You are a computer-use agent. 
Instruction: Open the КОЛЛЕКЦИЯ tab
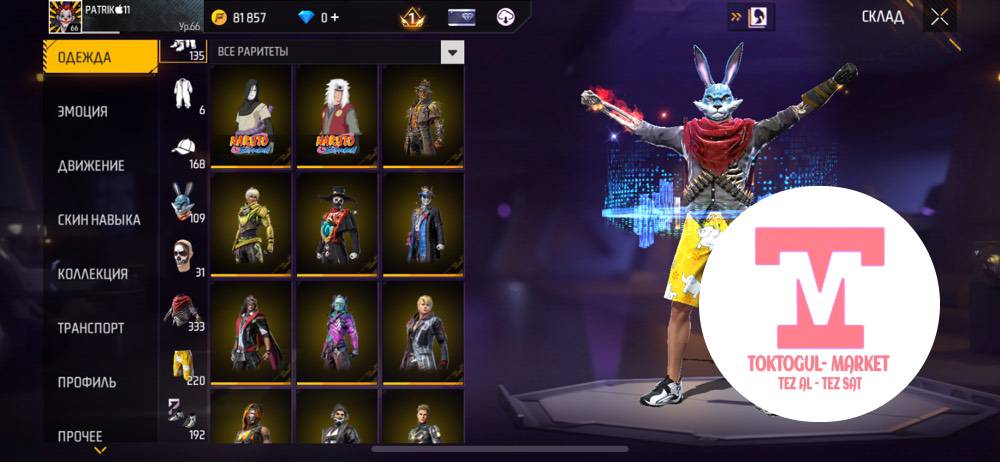tap(92, 274)
